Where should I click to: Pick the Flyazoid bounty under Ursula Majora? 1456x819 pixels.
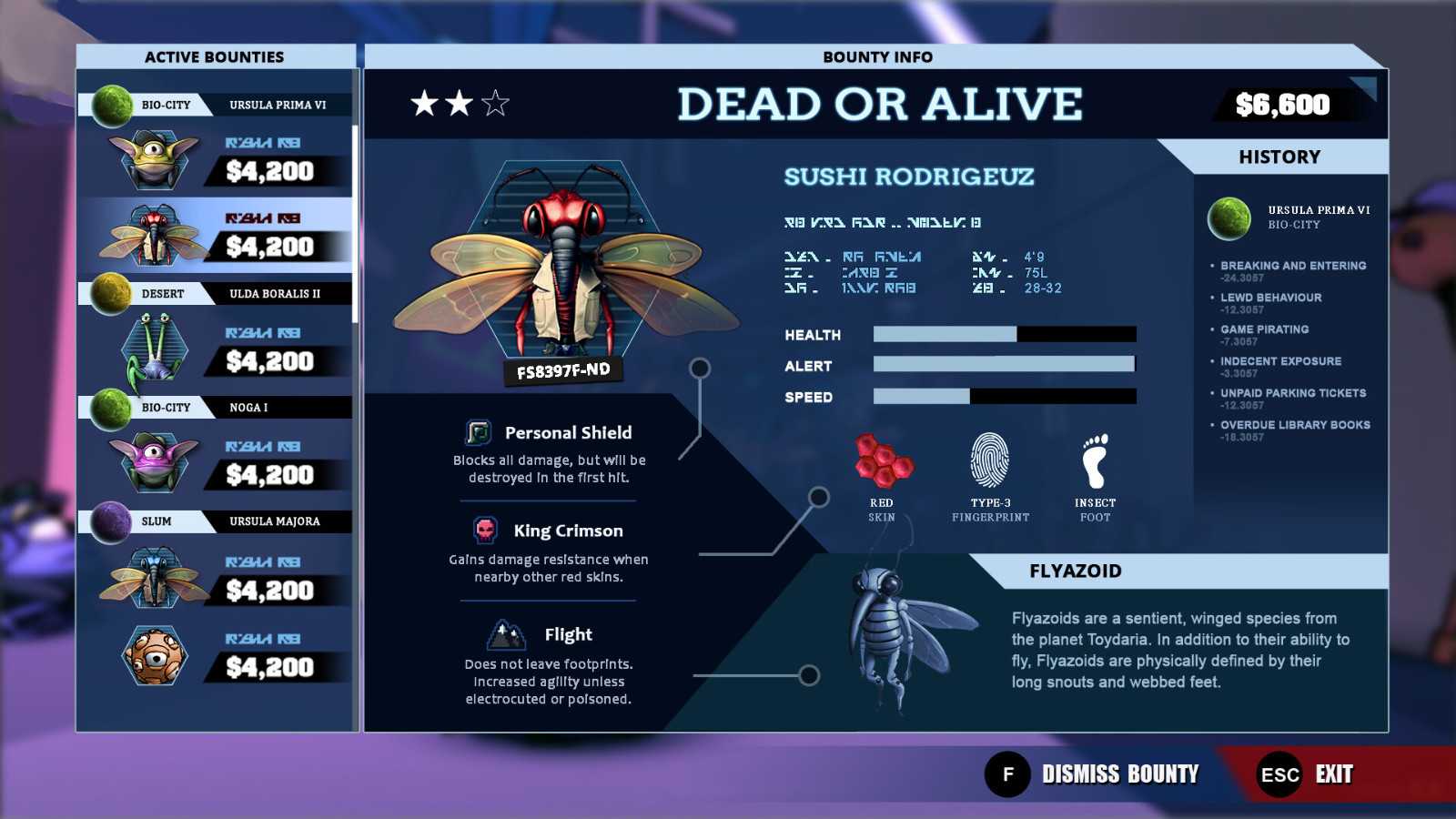click(x=217, y=578)
